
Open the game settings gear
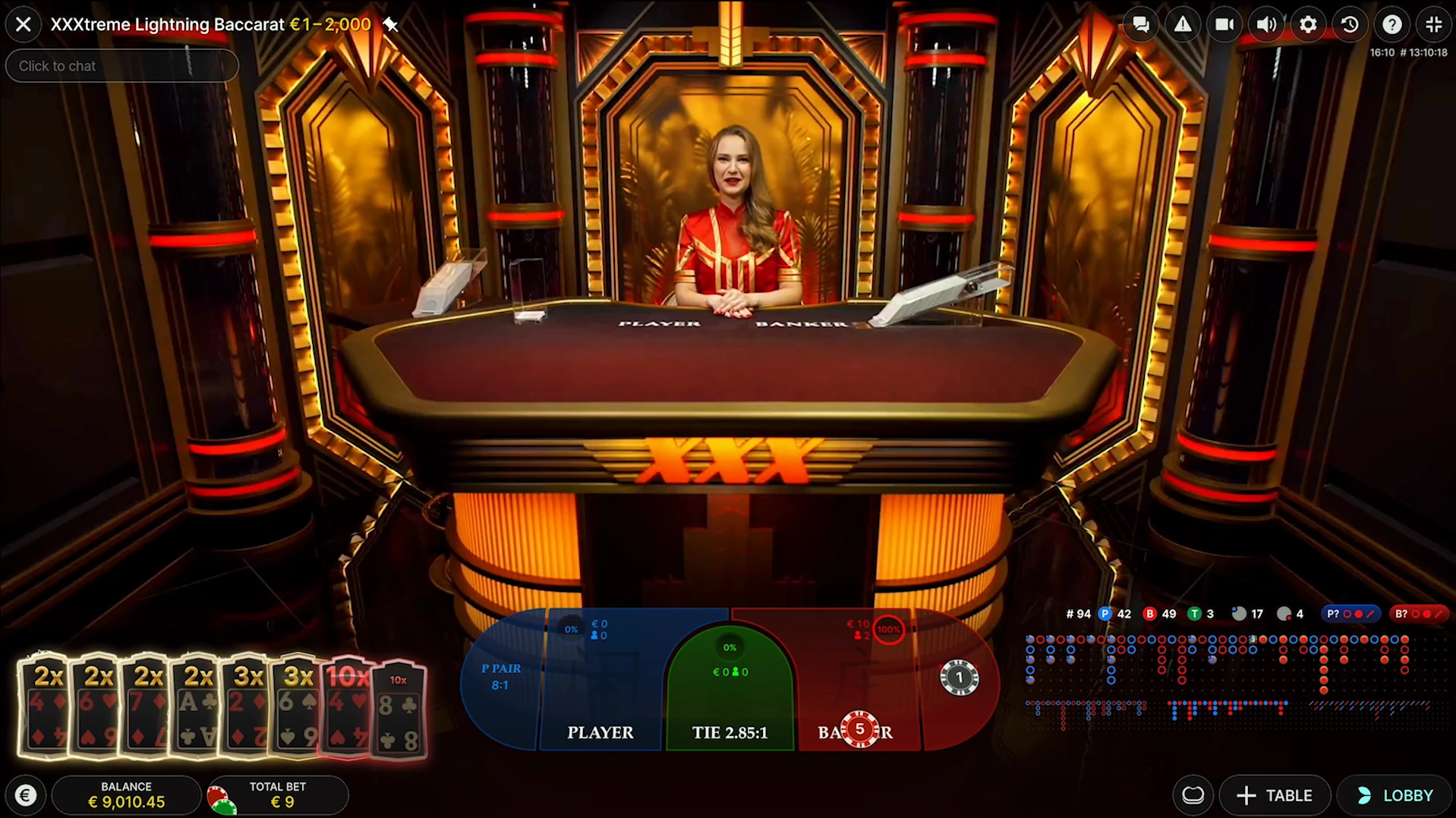(1307, 24)
